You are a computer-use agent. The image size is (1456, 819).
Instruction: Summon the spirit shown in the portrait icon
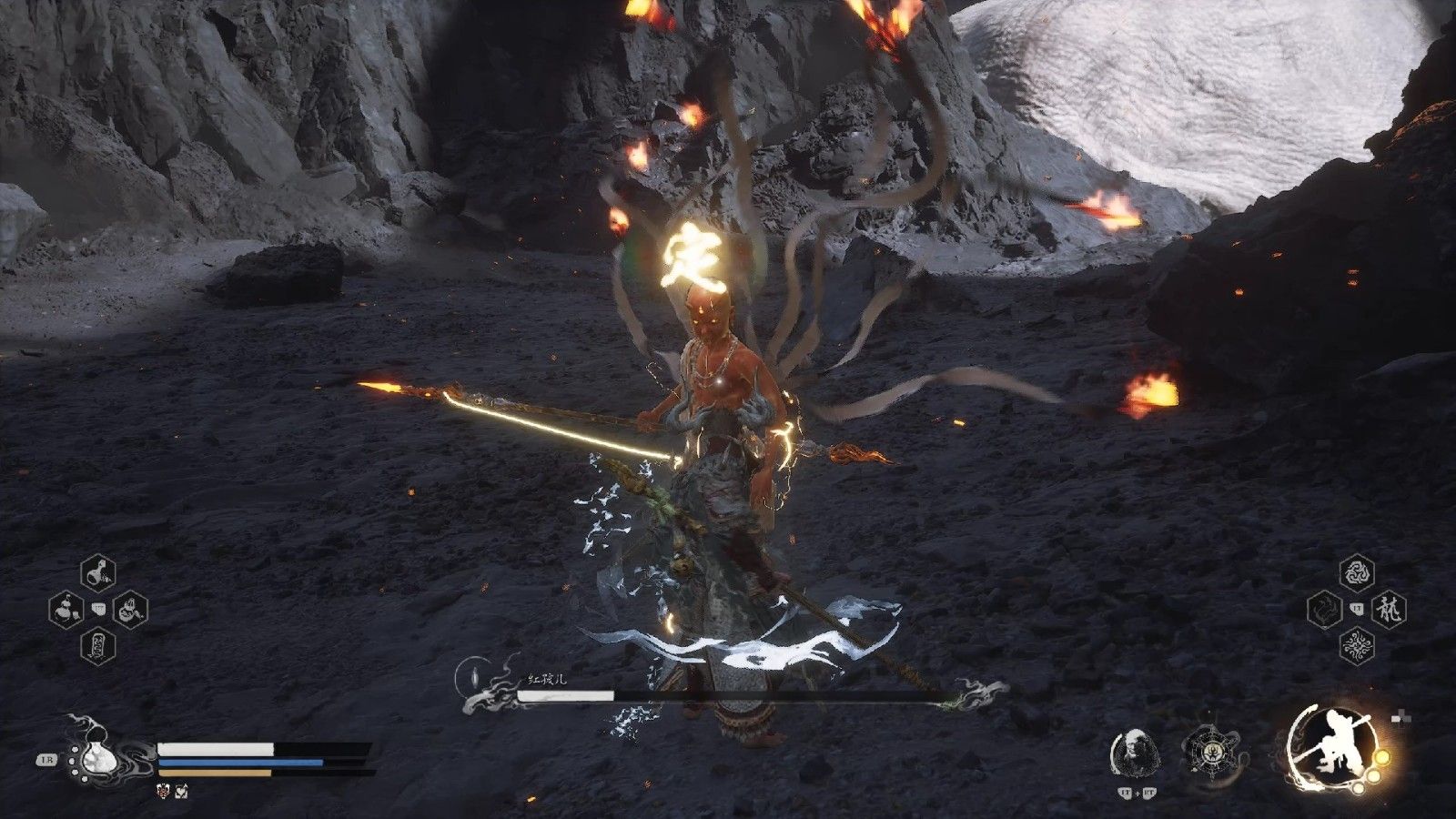[1134, 753]
